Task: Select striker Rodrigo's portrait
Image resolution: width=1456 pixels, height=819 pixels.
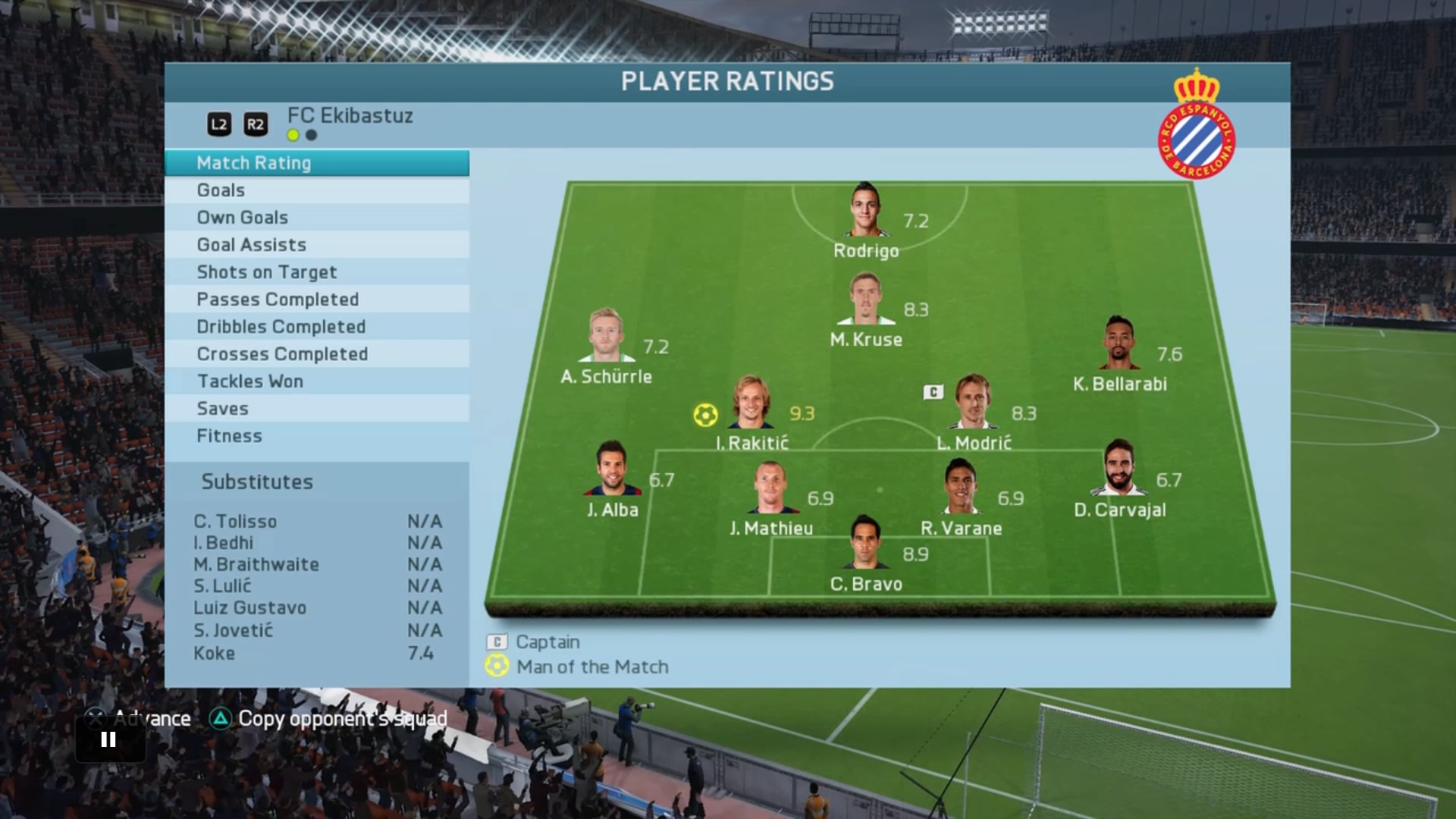Action: [865, 211]
